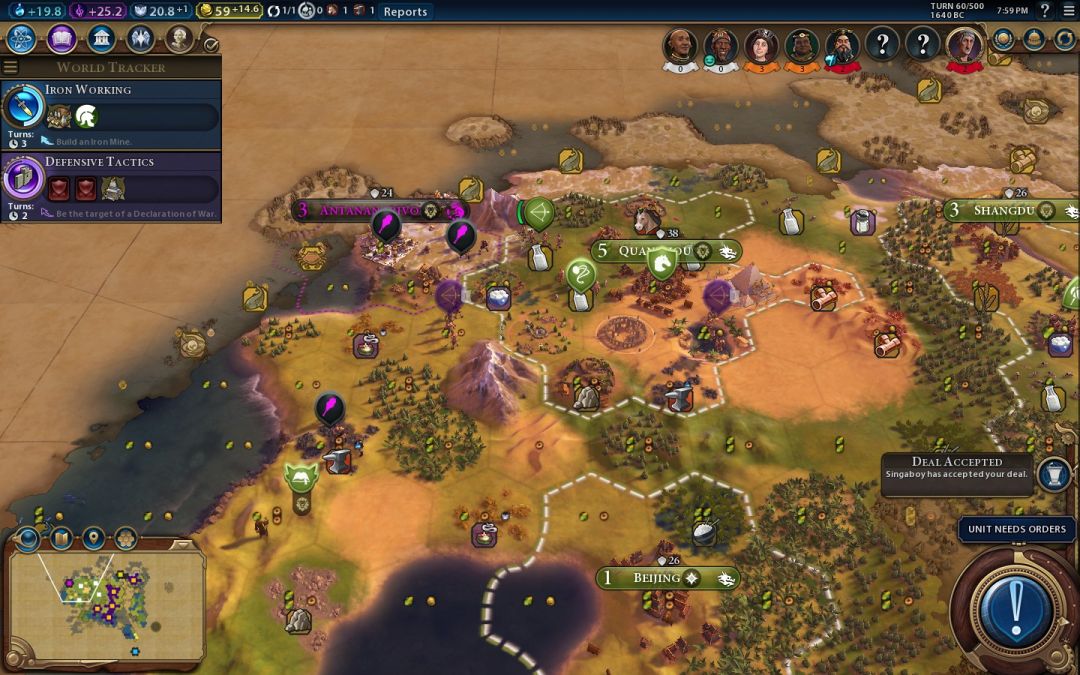The image size is (1080, 675).
Task: Open the Technology tree button
Action: point(22,39)
